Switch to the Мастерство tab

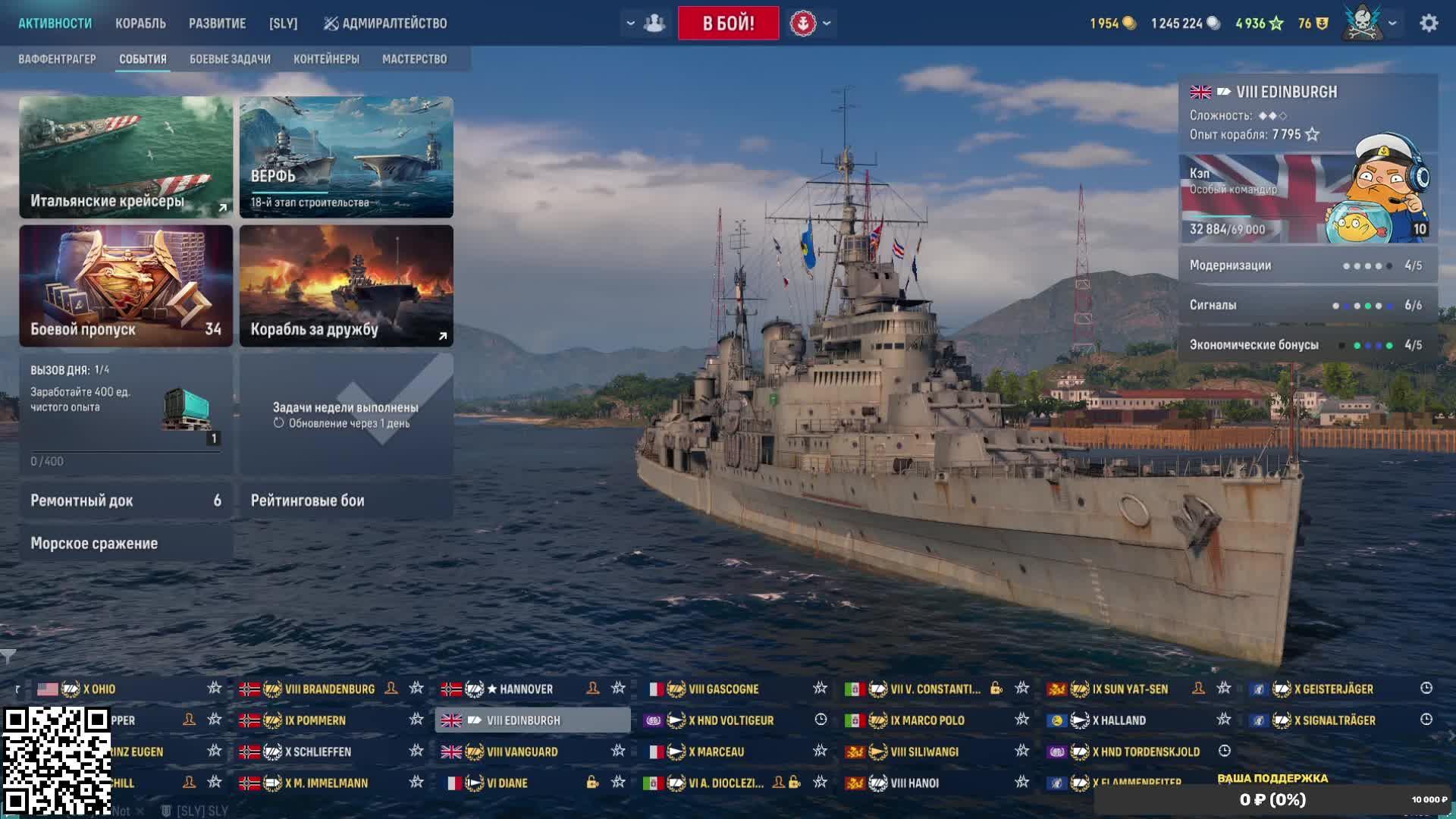pyautogui.click(x=414, y=59)
